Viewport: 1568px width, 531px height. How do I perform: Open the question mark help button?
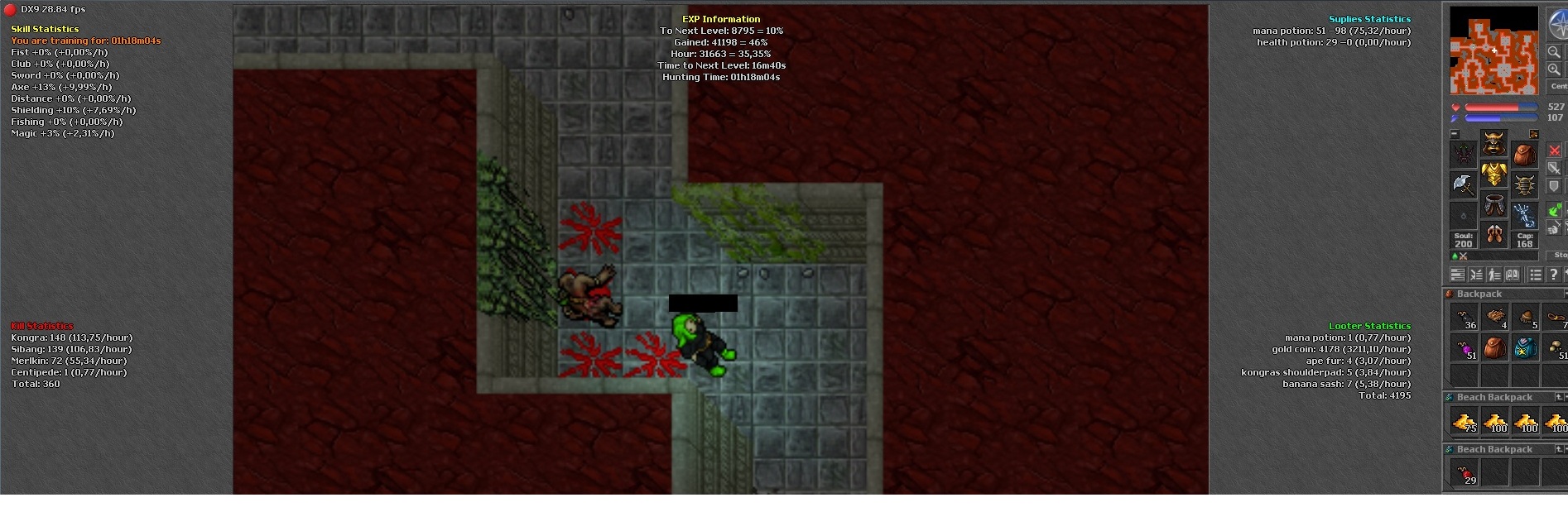[x=1553, y=275]
